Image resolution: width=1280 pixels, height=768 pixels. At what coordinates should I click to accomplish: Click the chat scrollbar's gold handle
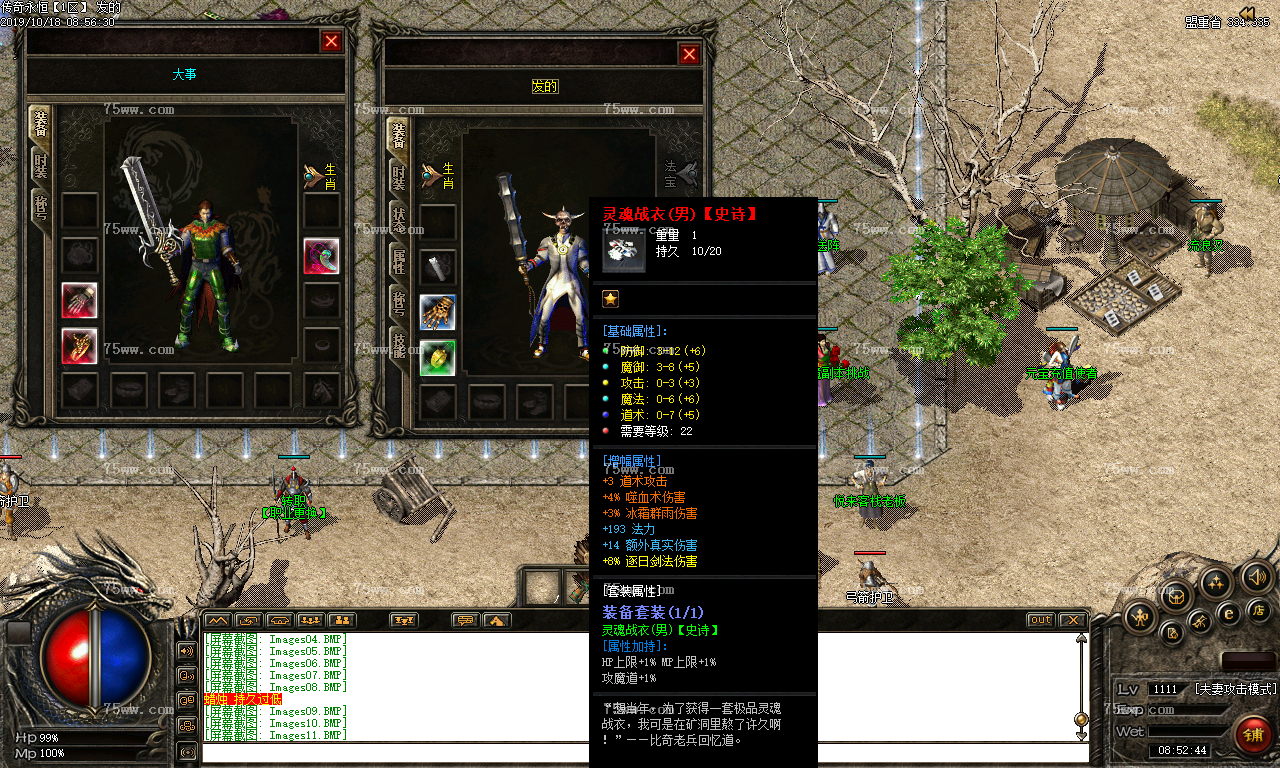pos(1080,719)
